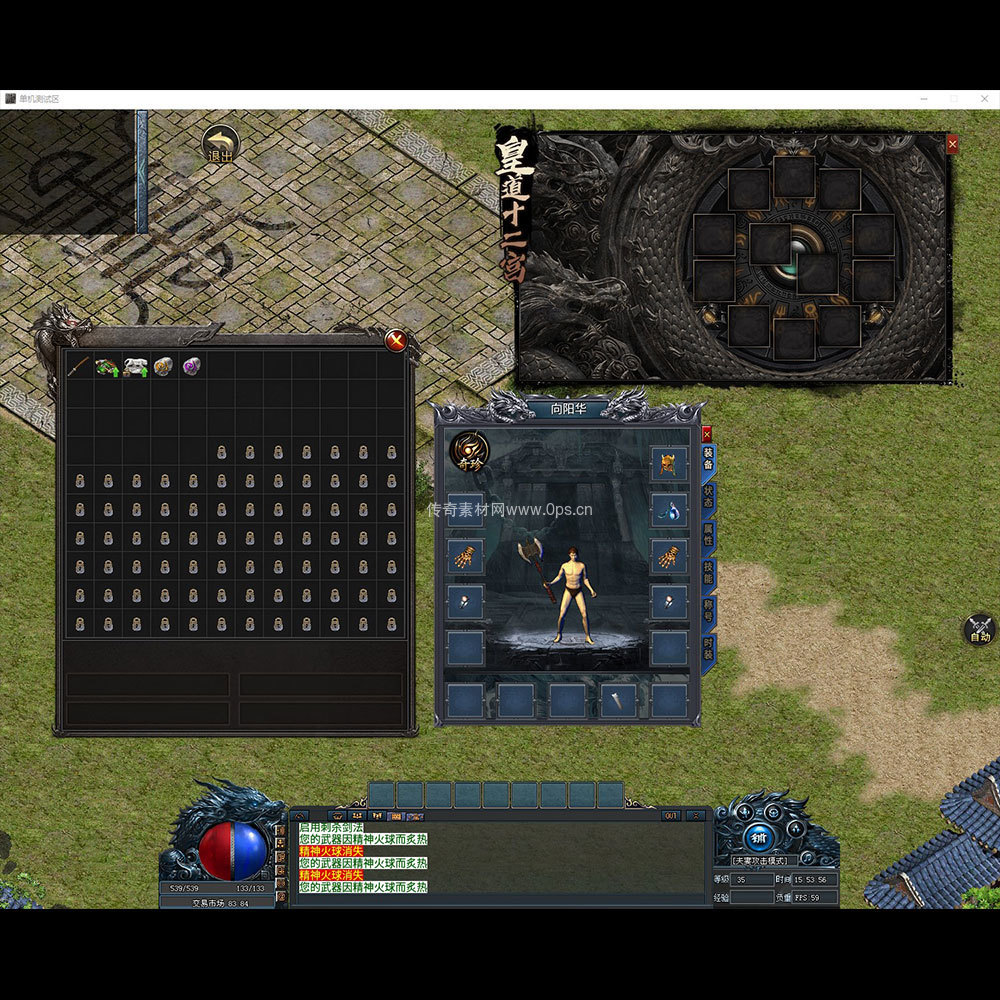Close the inventory bag window
The image size is (1000, 1000).
(397, 340)
